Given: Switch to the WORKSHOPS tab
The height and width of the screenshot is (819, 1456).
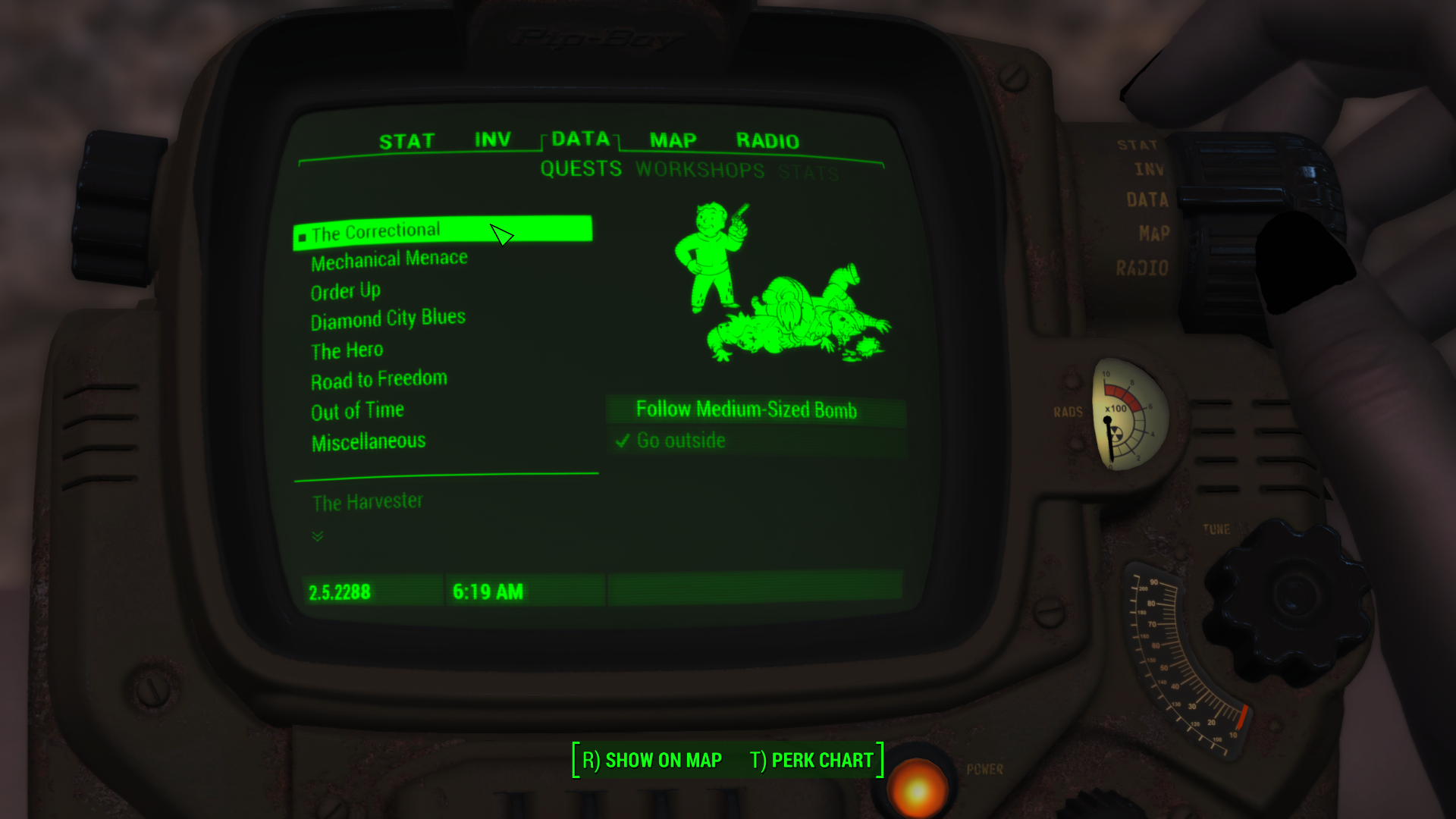Looking at the screenshot, I should (x=699, y=170).
